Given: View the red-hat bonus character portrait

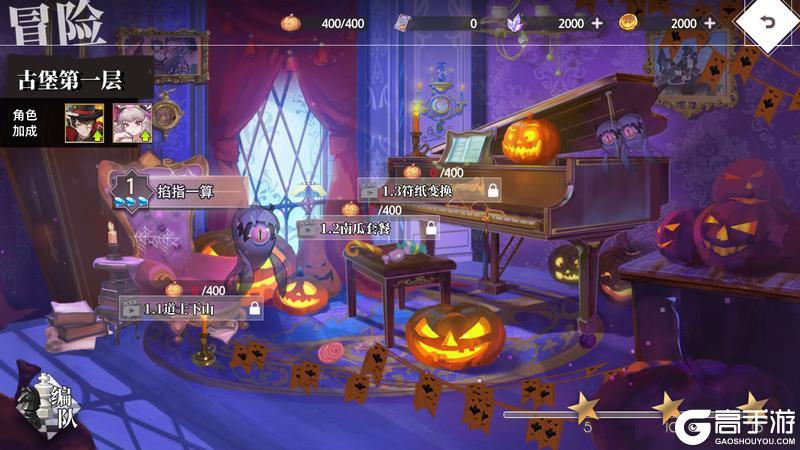Looking at the screenshot, I should [84, 122].
